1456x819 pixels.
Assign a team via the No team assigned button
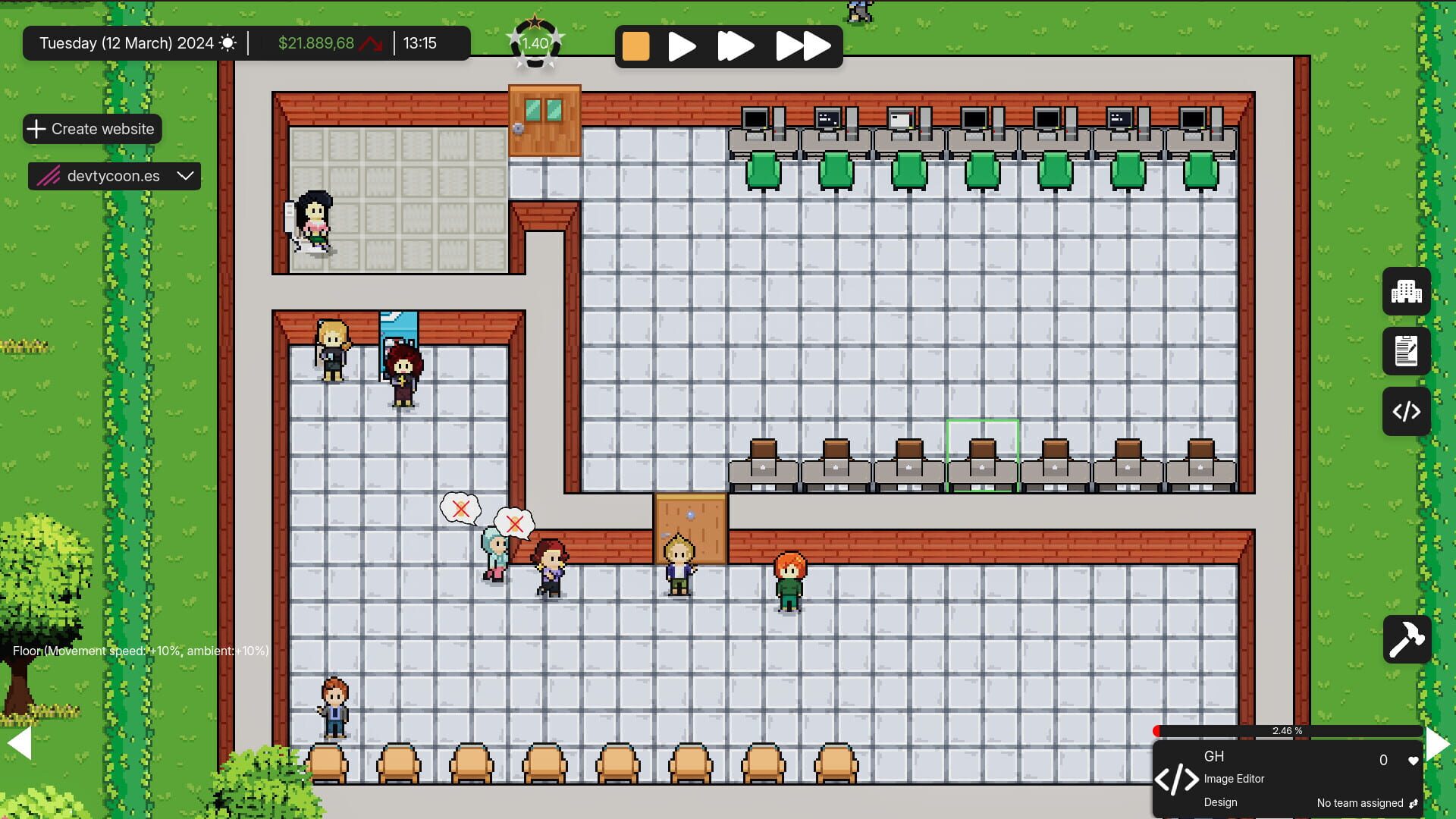pyautogui.click(x=1361, y=802)
